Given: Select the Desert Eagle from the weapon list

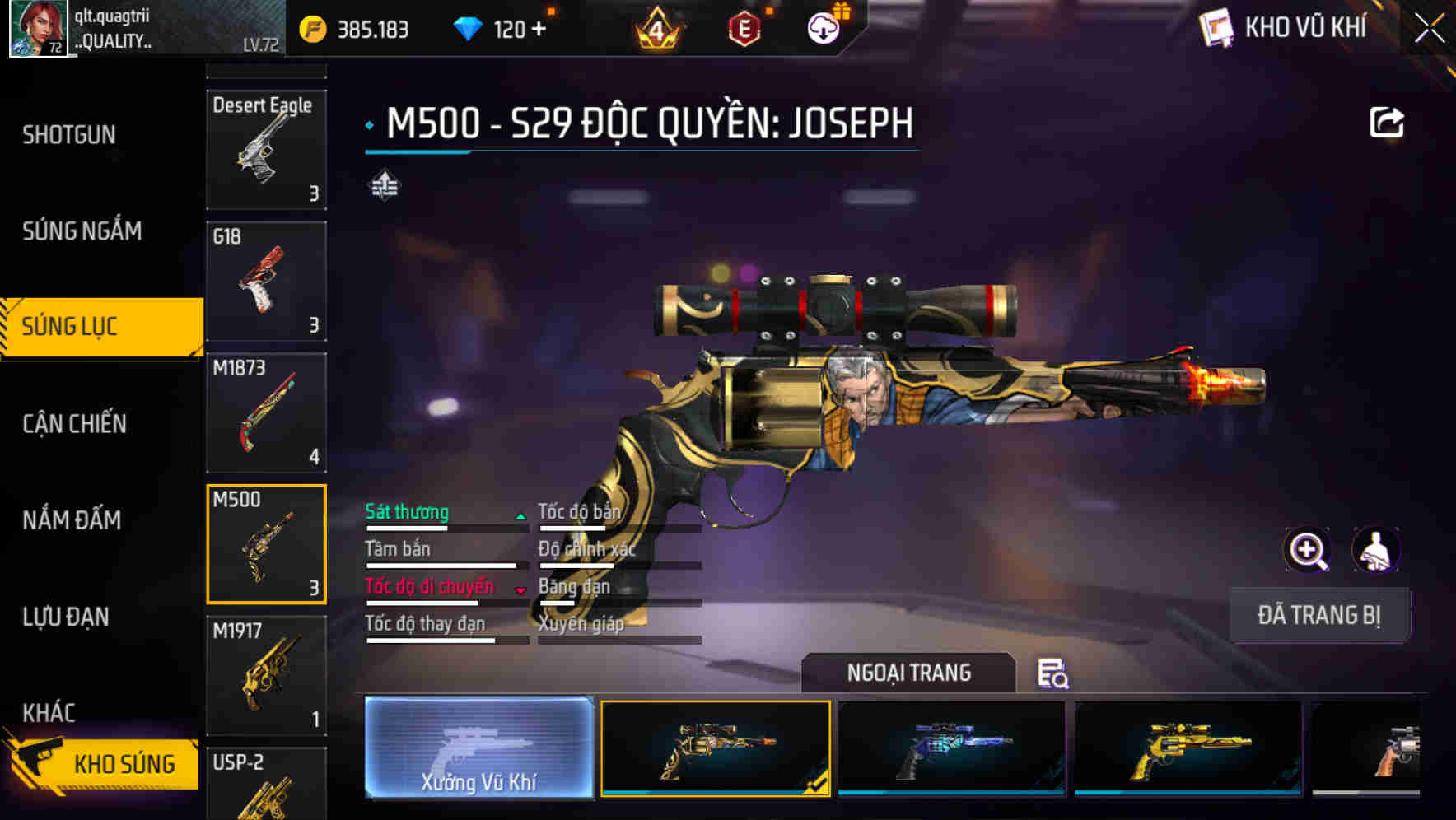Looking at the screenshot, I should [x=265, y=148].
